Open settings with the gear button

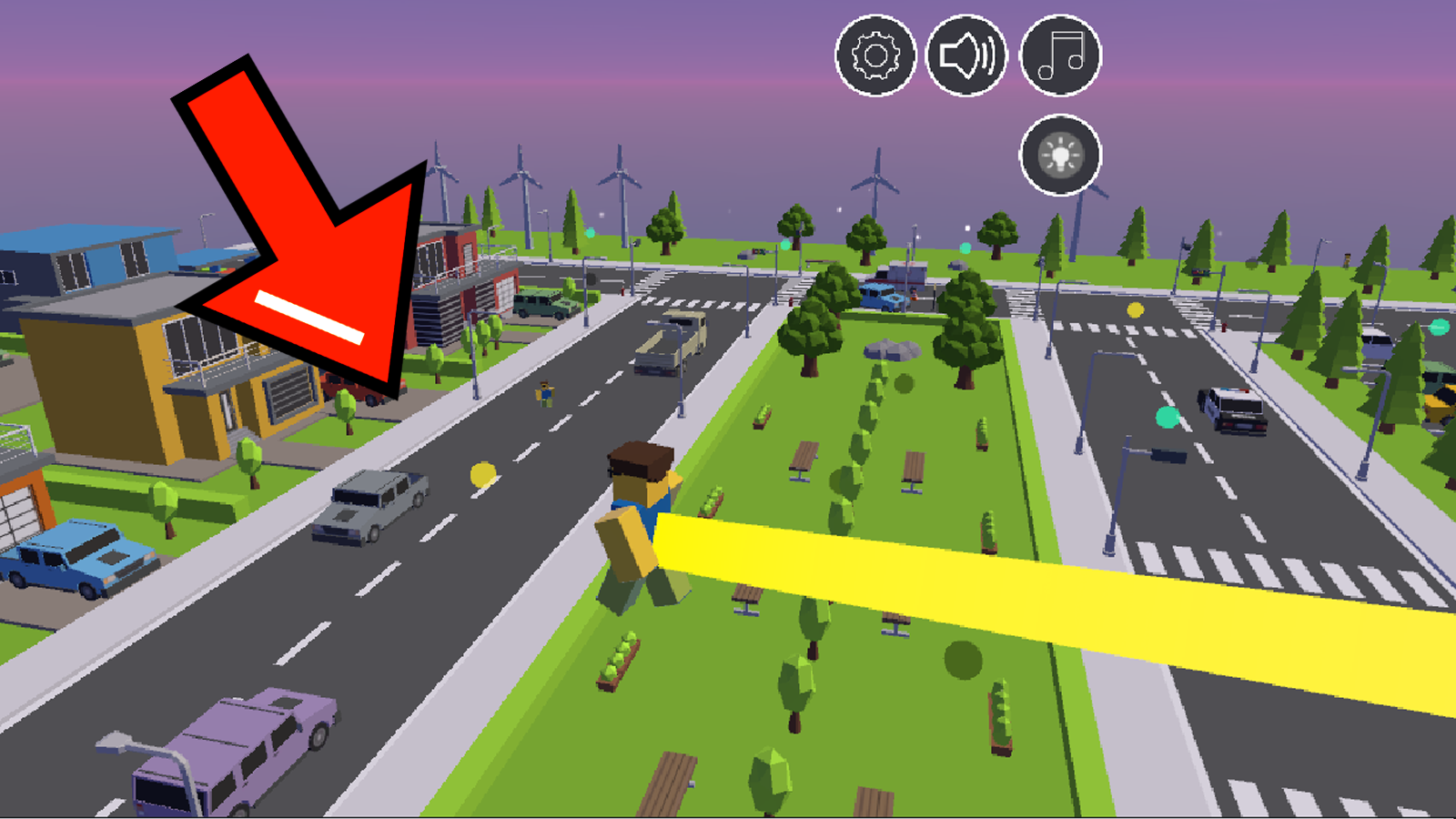tap(875, 56)
